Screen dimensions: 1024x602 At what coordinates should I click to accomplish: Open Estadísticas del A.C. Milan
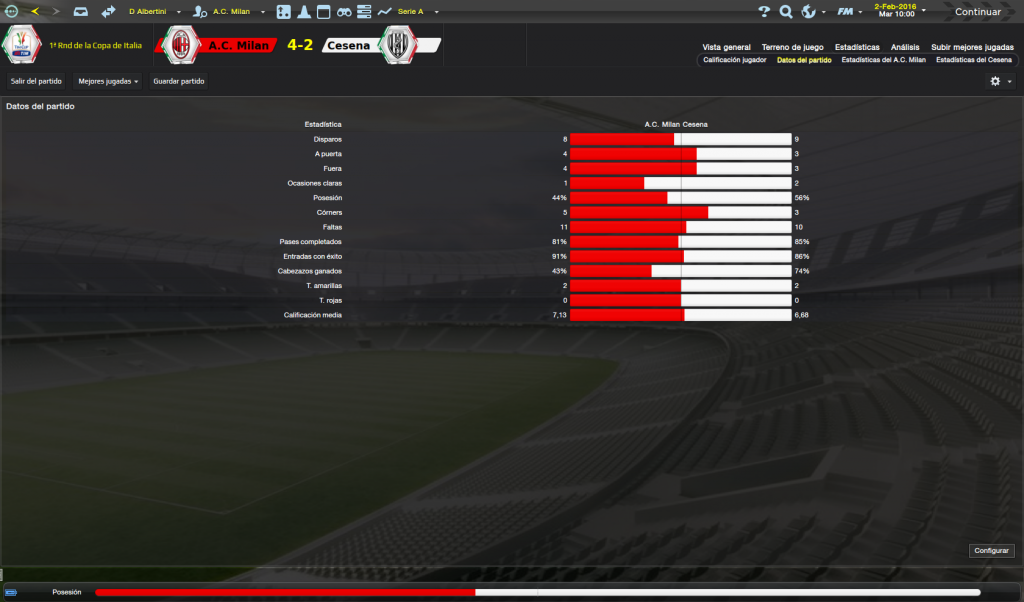(883, 60)
